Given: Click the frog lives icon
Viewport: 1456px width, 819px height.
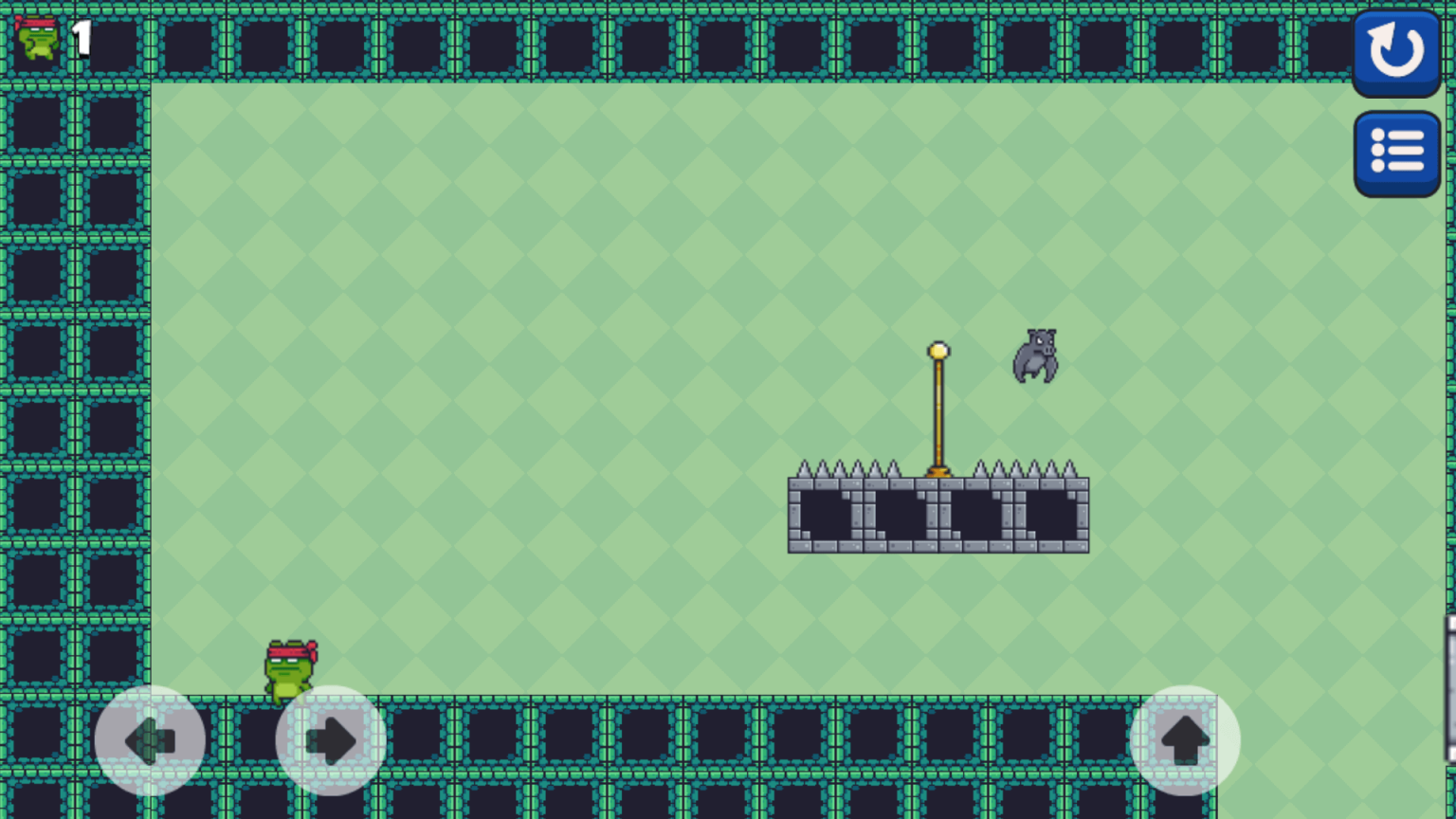Looking at the screenshot, I should point(38,38).
